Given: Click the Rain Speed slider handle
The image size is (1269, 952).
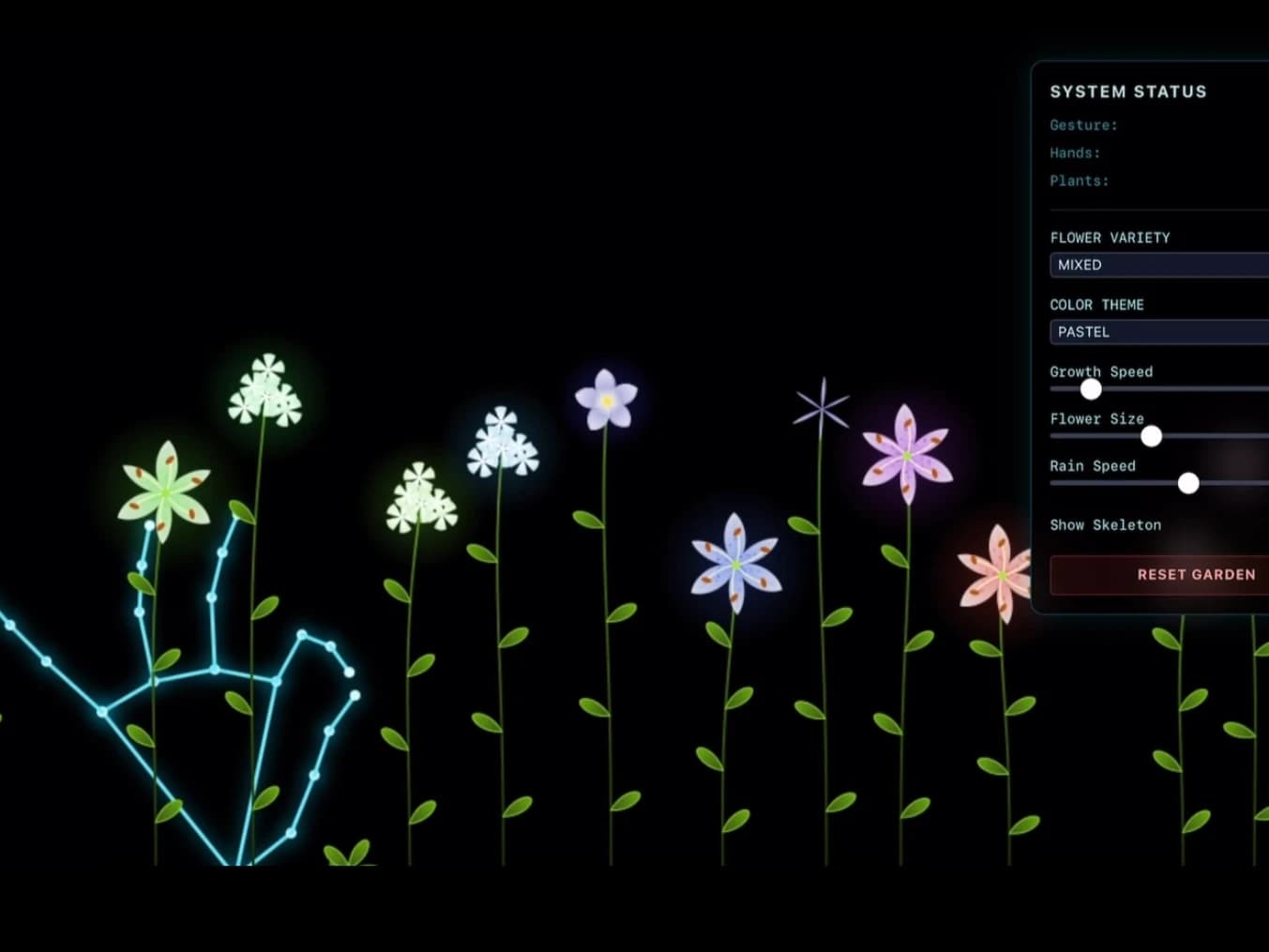Looking at the screenshot, I should coord(1189,483).
